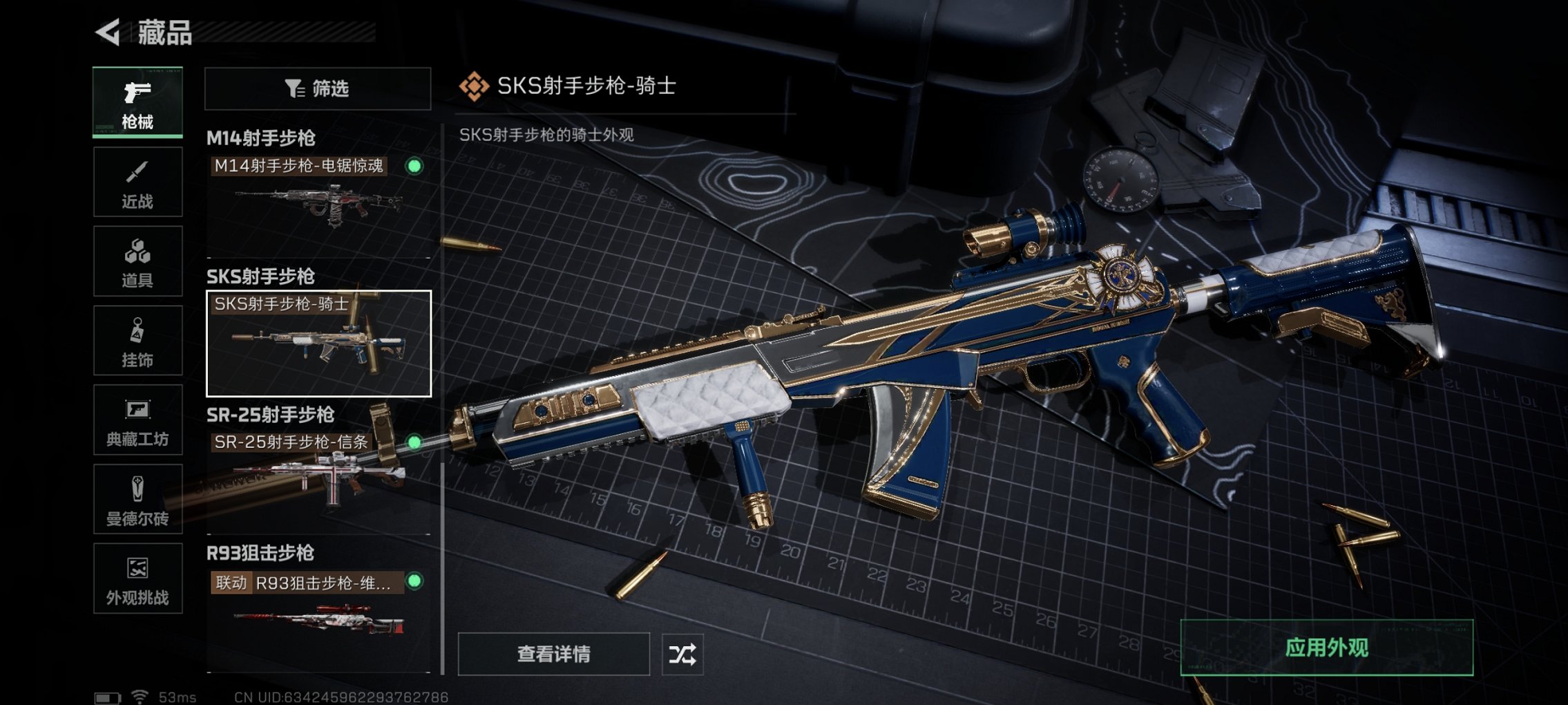Viewport: 1568px width, 705px height.
Task: Select the 近战 melee category icon
Action: point(137,181)
